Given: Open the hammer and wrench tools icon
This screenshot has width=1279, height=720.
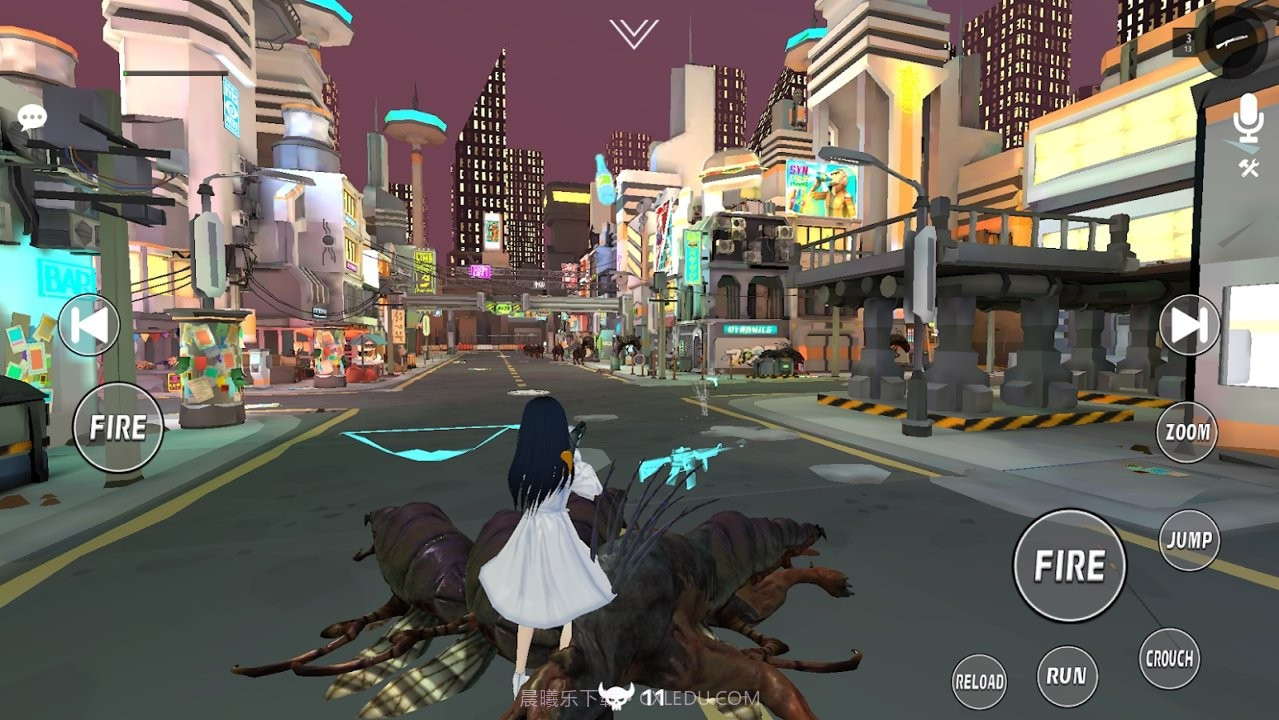Looking at the screenshot, I should [x=1248, y=168].
